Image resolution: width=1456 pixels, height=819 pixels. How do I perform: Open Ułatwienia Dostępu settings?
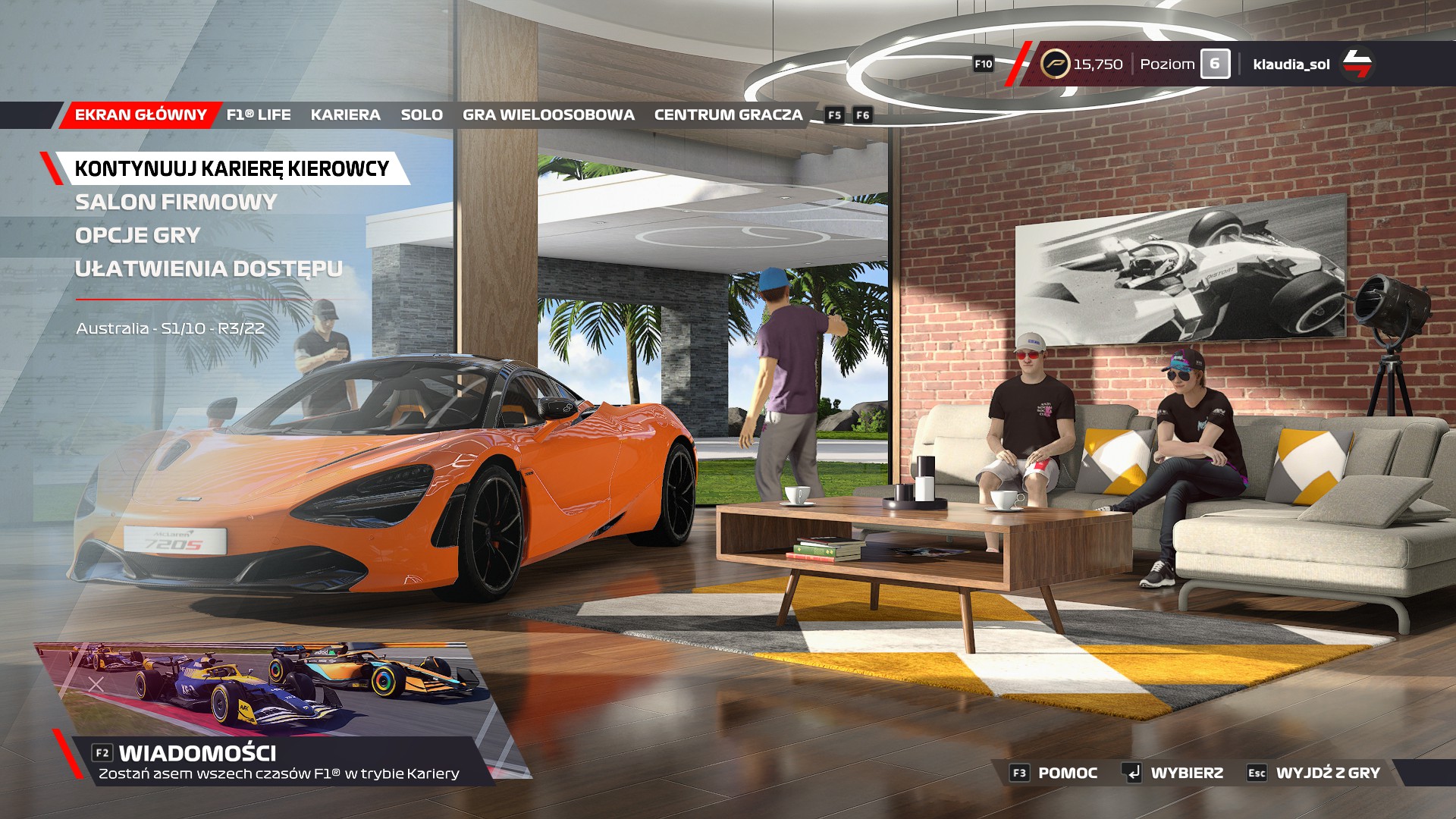[209, 269]
